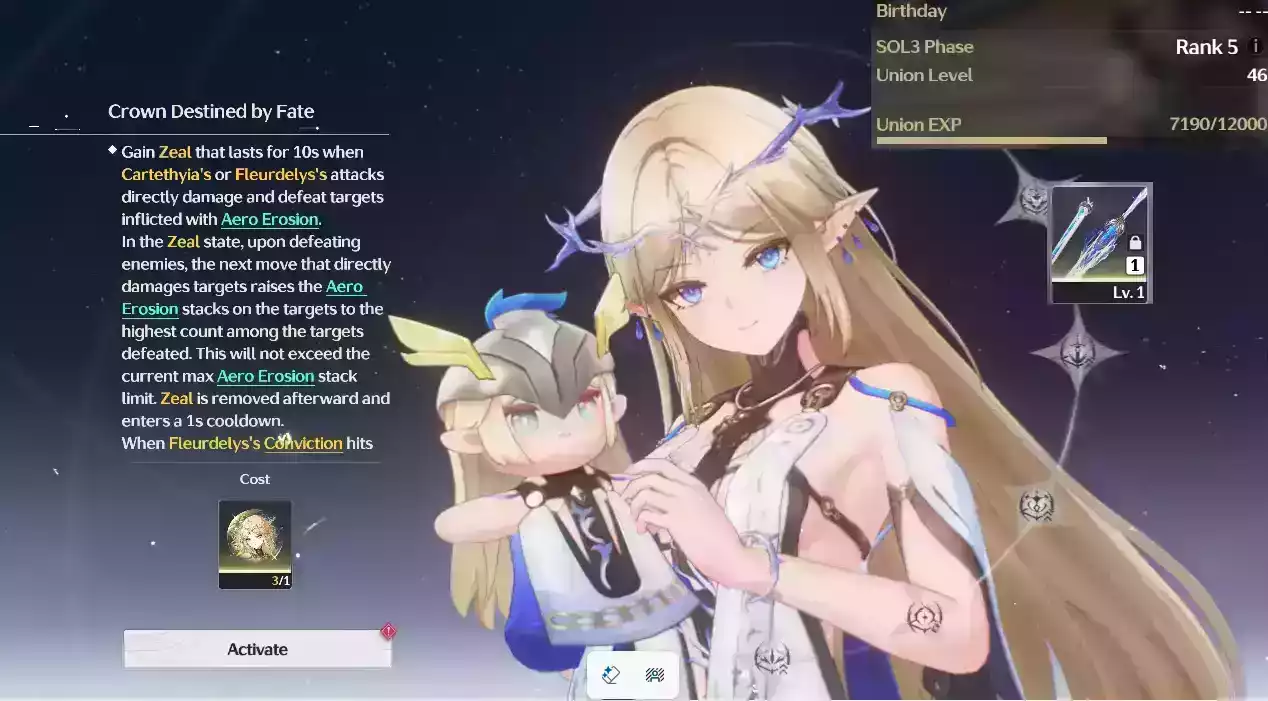Activate the Crown Destined by Fate node
Viewport: 1268px width, 701px height.
[257, 649]
